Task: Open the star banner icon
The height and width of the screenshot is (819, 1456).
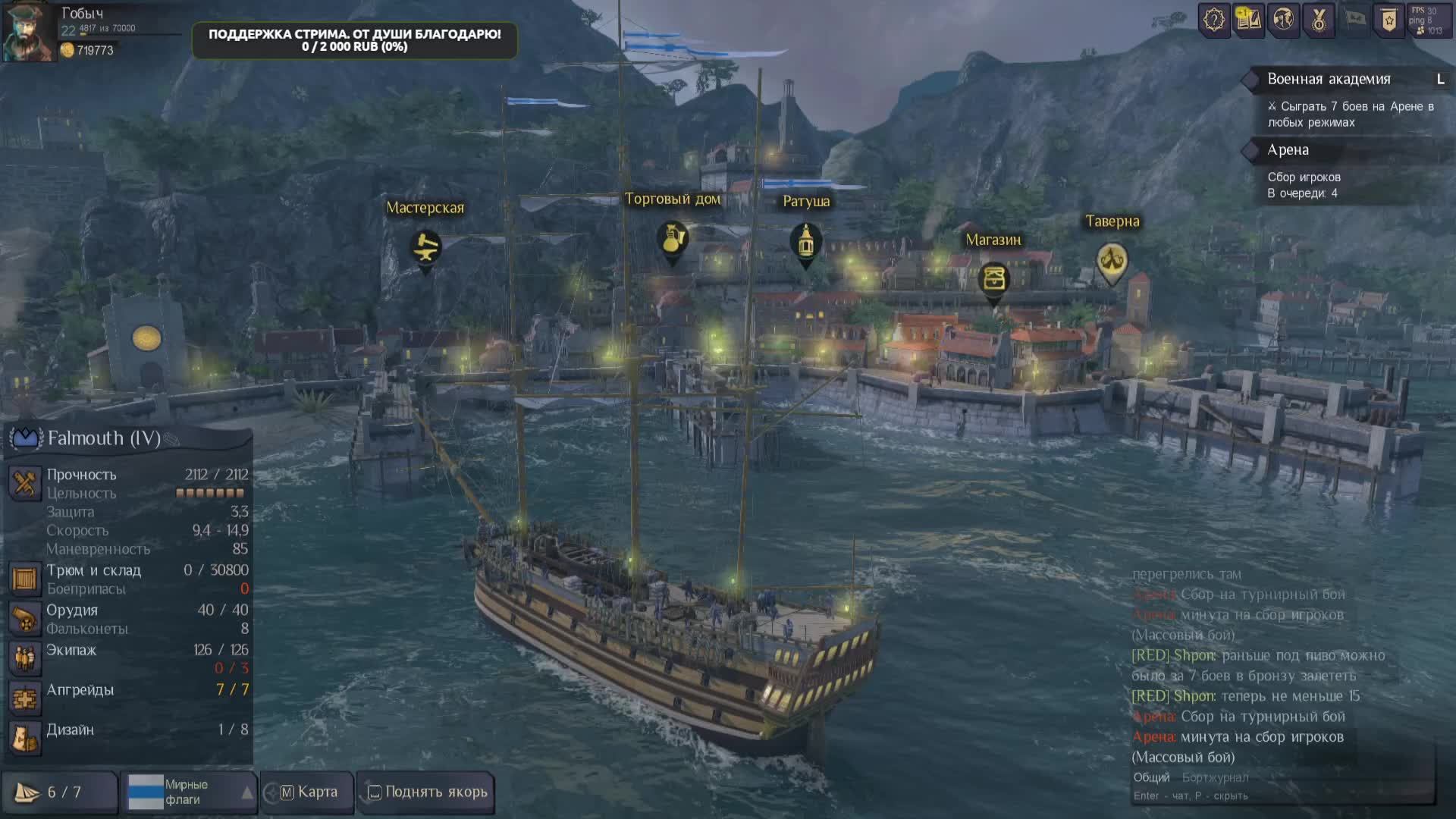Action: coord(1389,20)
